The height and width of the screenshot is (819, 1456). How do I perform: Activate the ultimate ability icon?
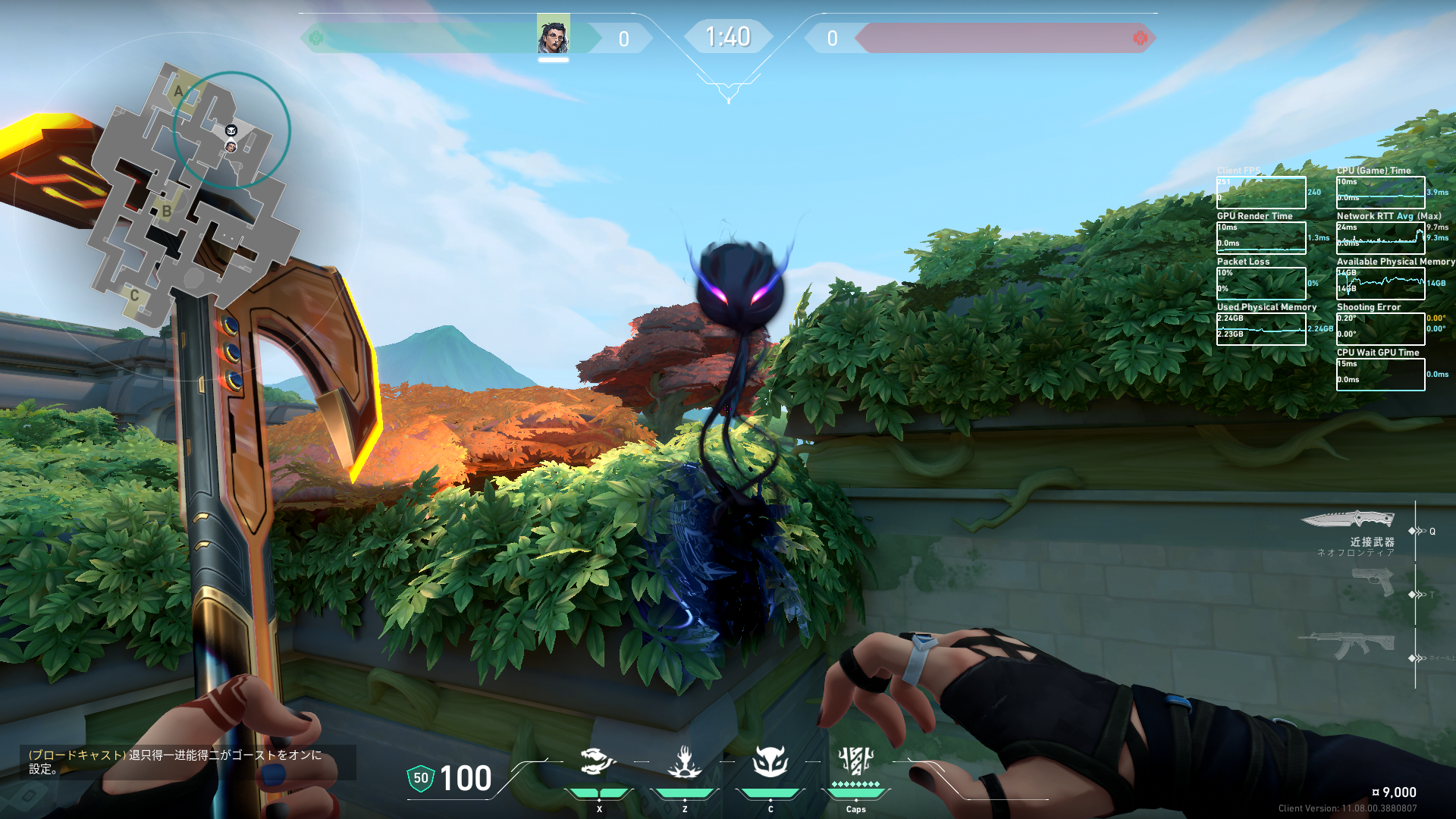click(x=856, y=760)
